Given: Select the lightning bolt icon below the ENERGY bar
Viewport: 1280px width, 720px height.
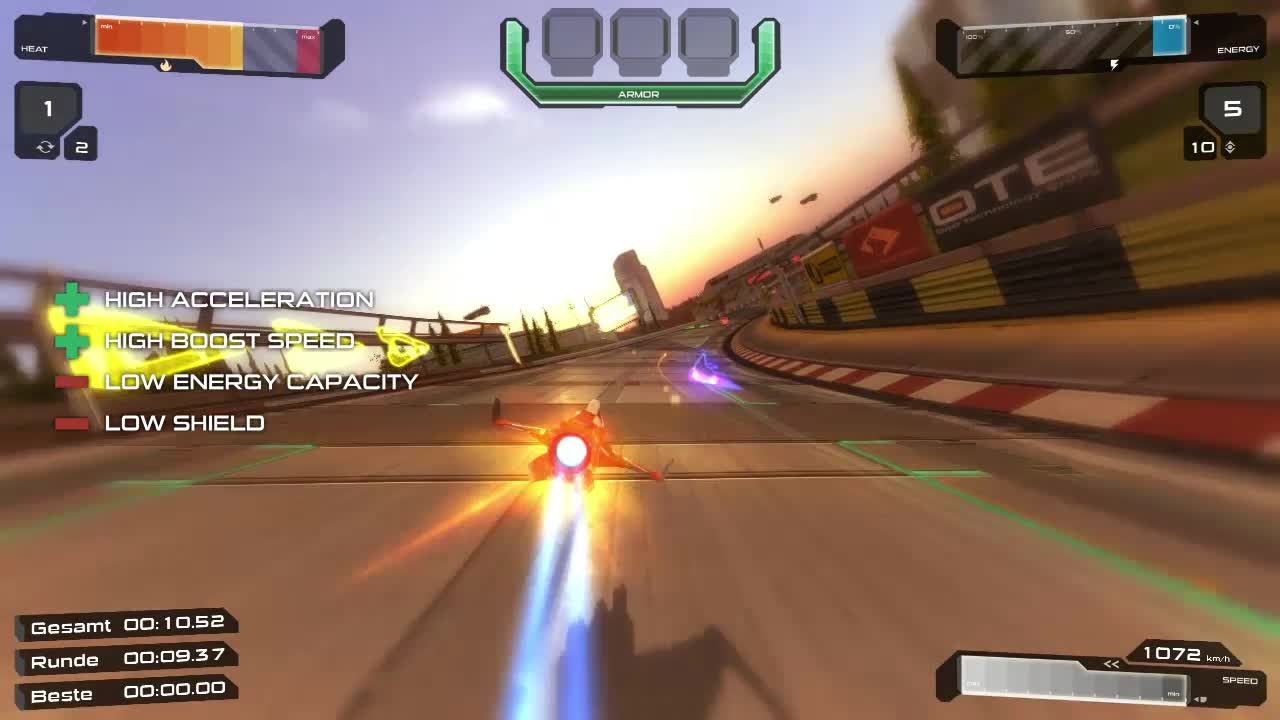Looking at the screenshot, I should tap(1114, 64).
